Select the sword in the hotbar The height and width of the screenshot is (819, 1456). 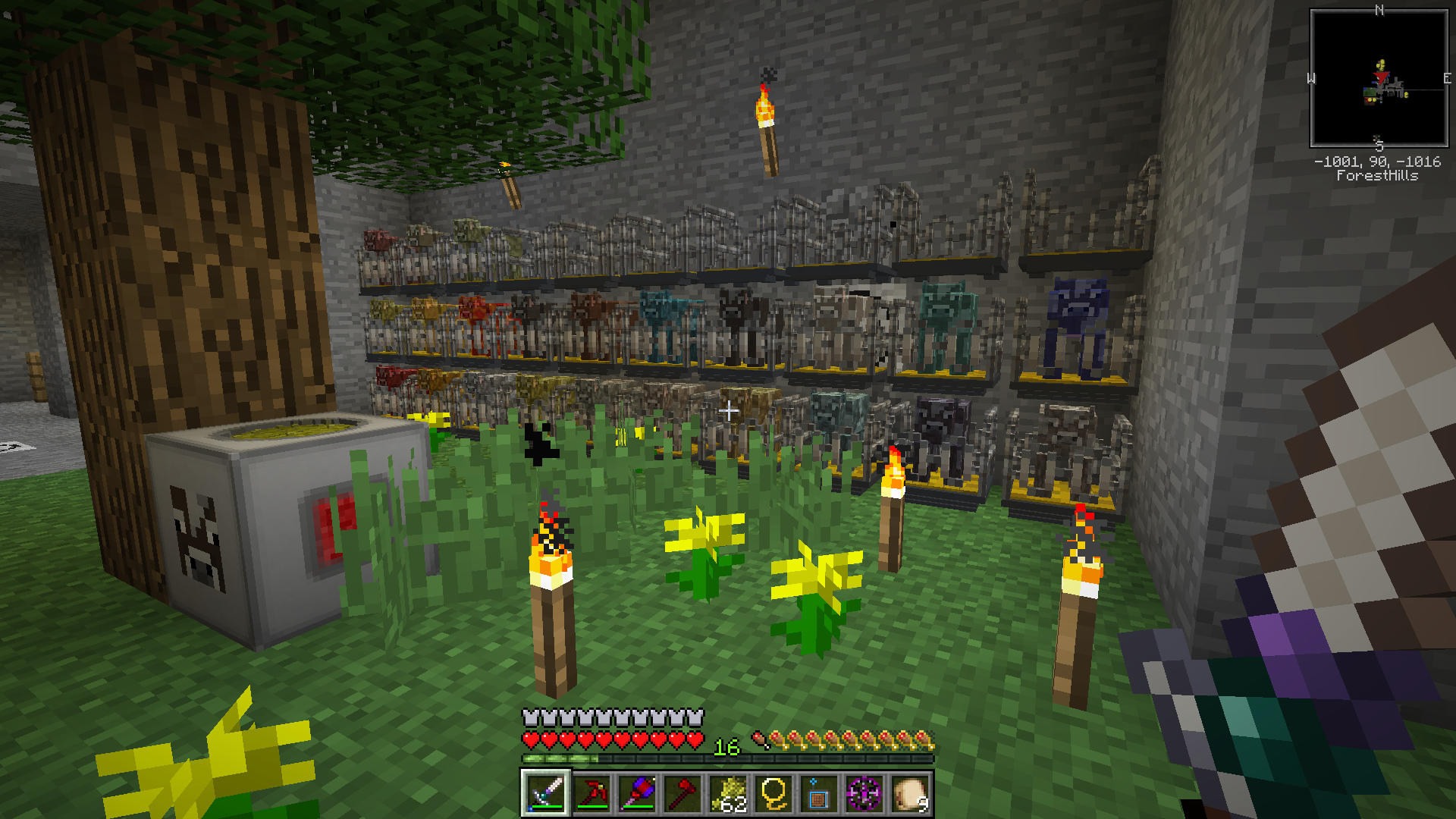(546, 793)
